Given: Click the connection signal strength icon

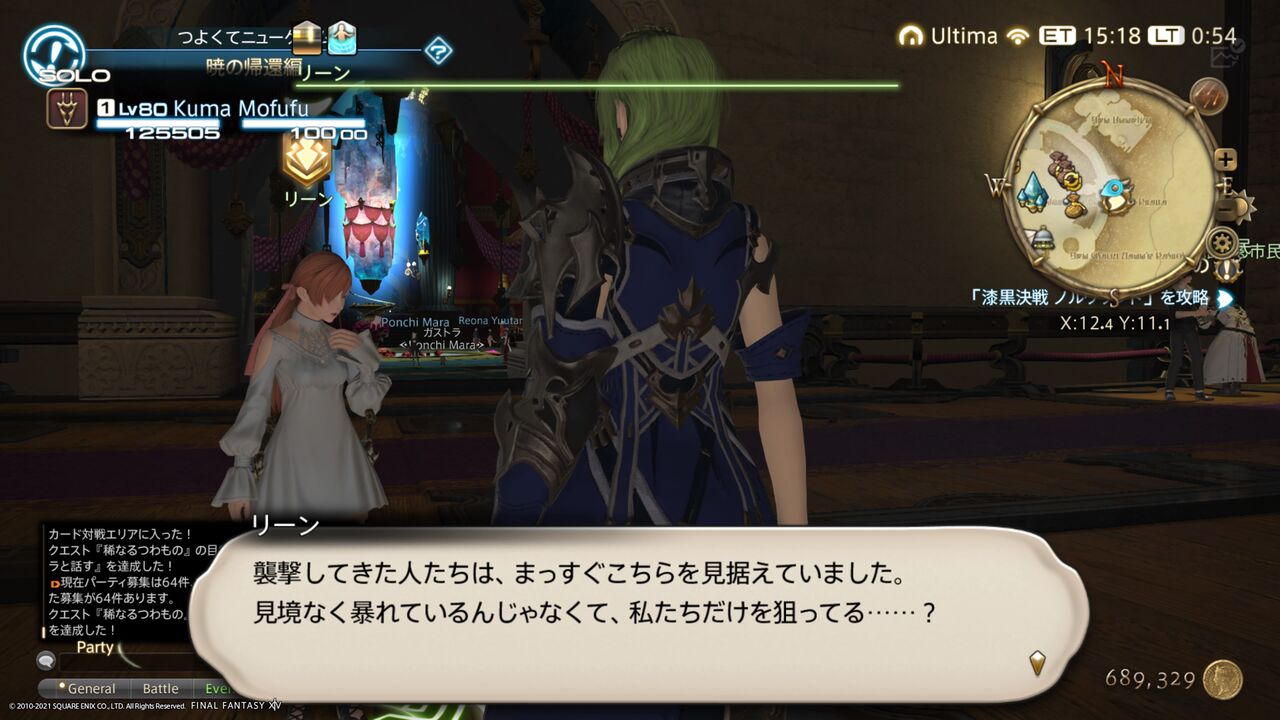Looking at the screenshot, I should [1020, 36].
